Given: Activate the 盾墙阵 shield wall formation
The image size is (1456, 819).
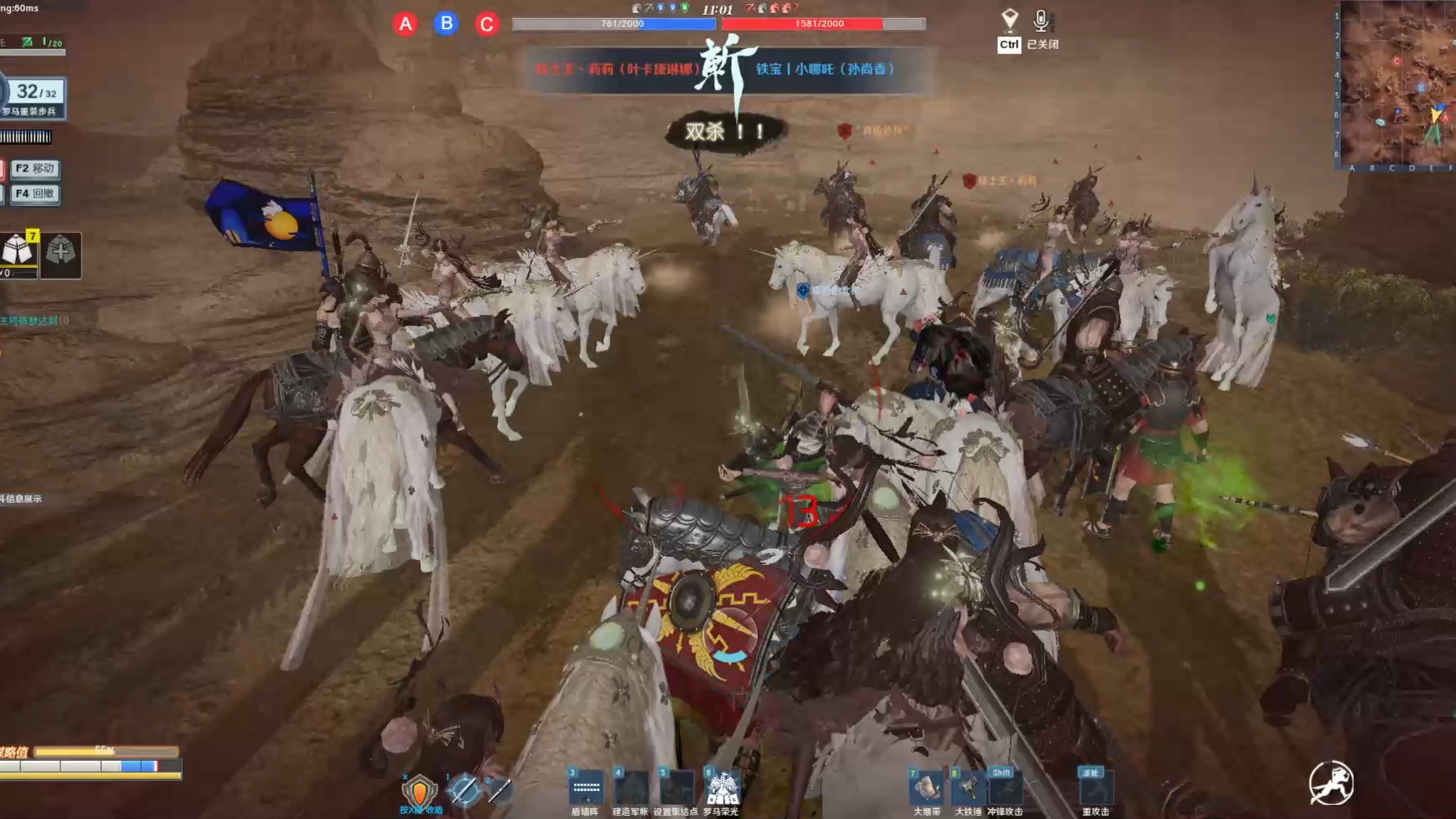Looking at the screenshot, I should 586,789.
